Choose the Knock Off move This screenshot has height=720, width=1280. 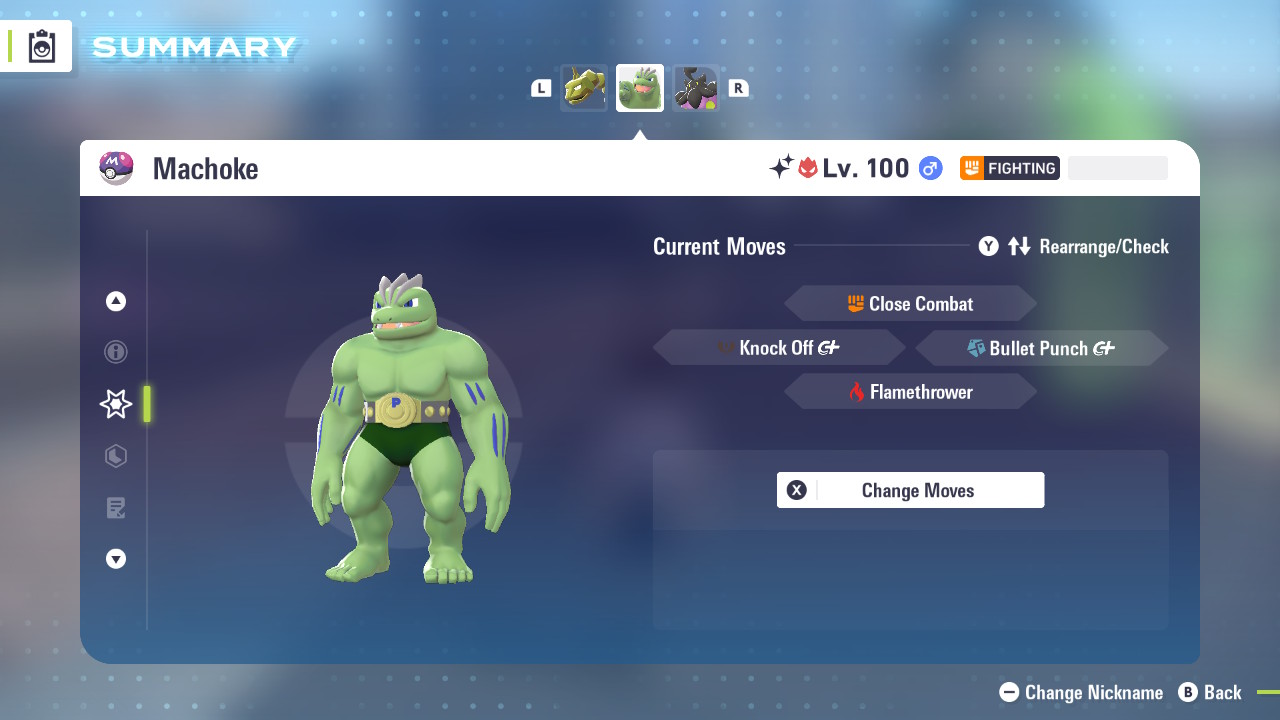pyautogui.click(x=779, y=348)
